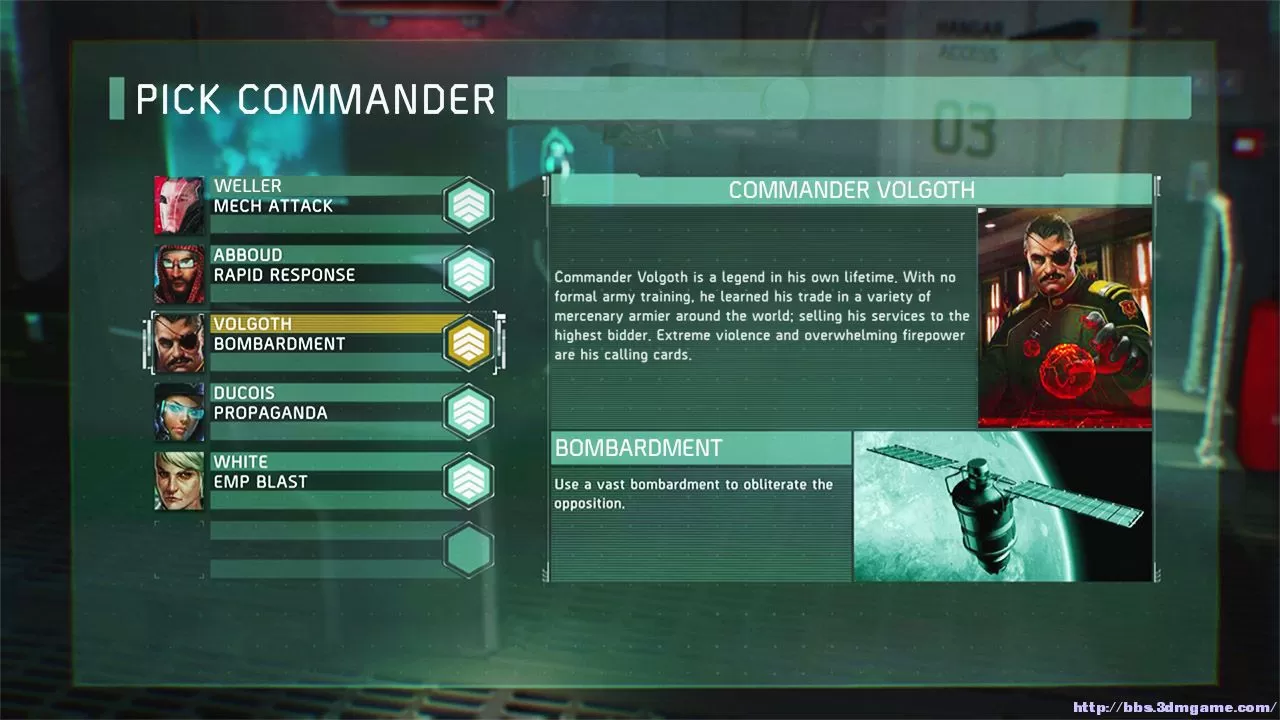Viewport: 1280px width, 720px height.
Task: Open the 3dmgame forum watermark link
Action: pos(1174,707)
